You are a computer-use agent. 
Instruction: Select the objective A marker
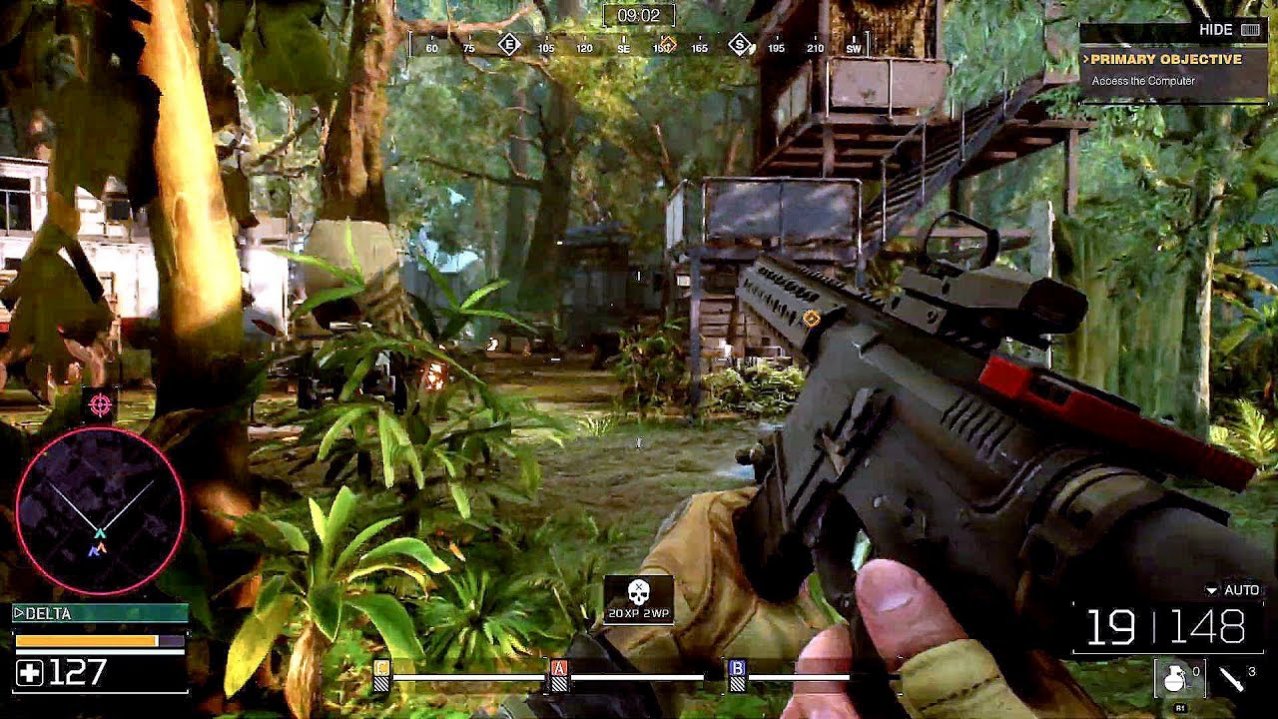point(559,673)
